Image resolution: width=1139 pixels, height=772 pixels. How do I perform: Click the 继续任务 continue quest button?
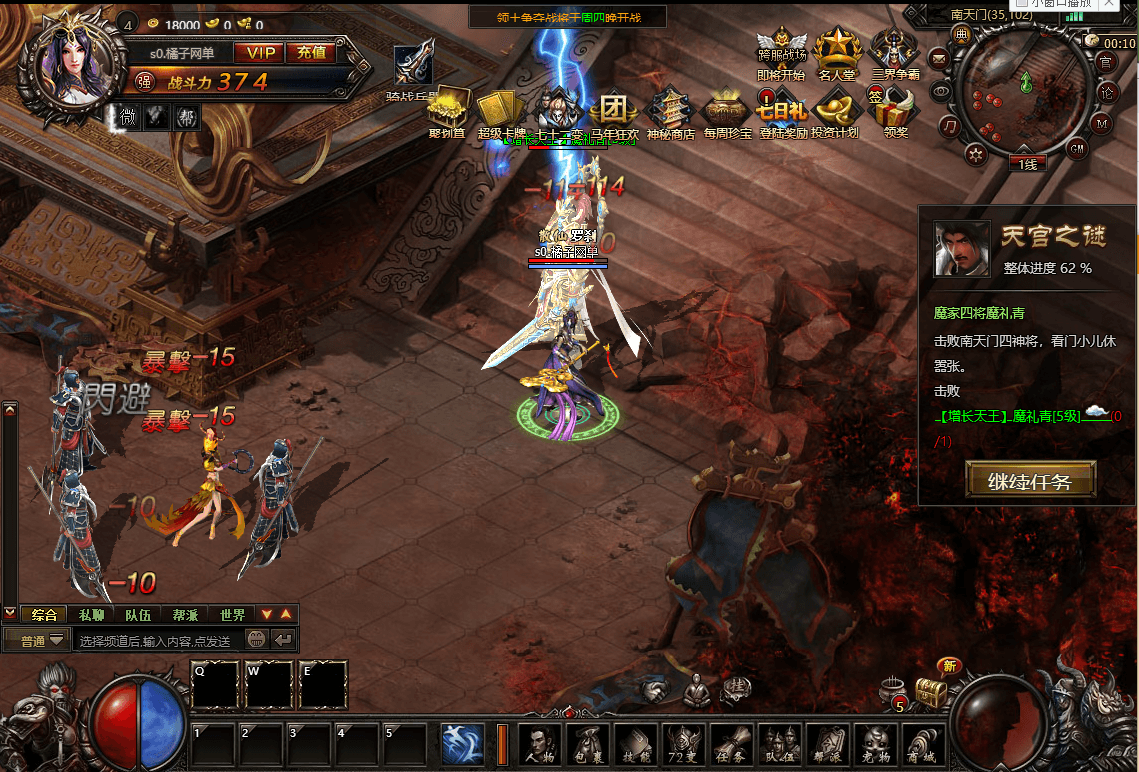[x=1030, y=480]
